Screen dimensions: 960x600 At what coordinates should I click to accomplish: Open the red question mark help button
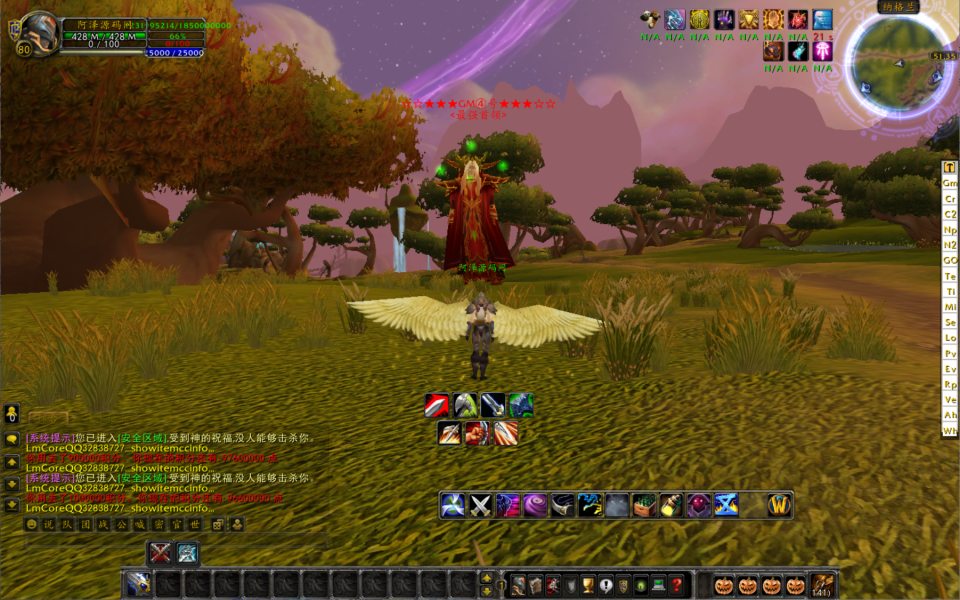click(677, 585)
